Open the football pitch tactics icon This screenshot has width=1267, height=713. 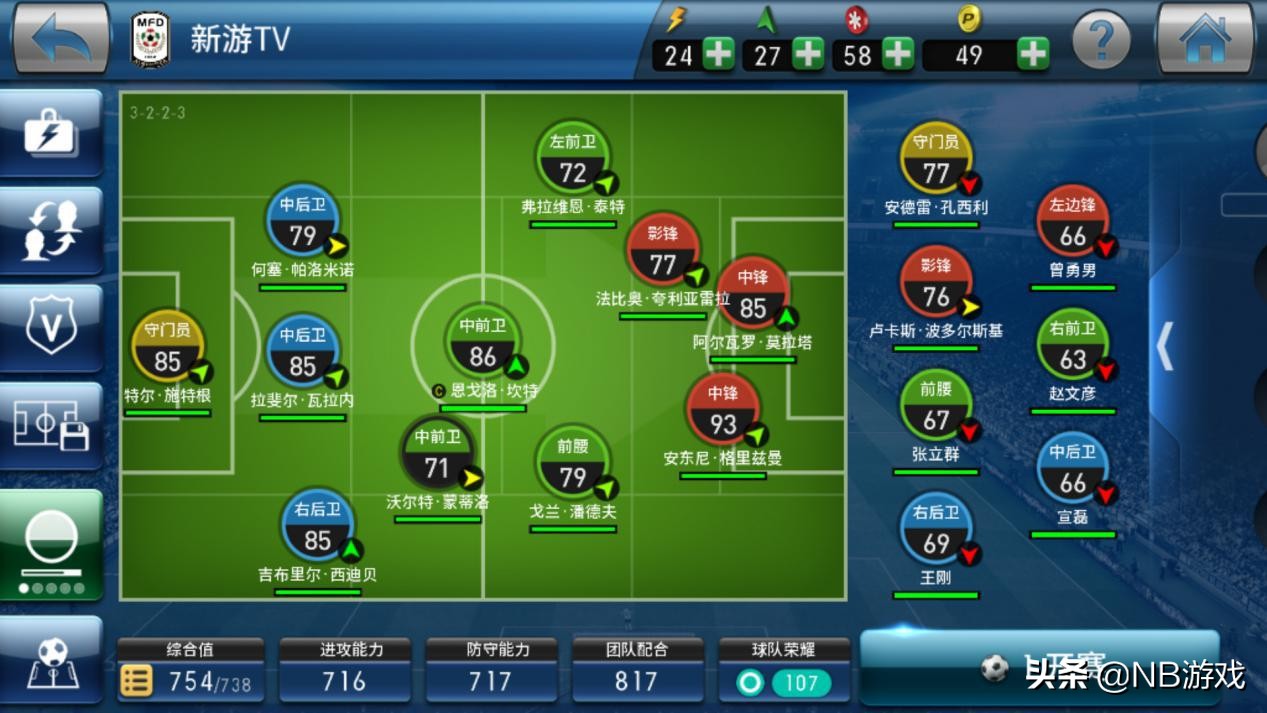52,660
